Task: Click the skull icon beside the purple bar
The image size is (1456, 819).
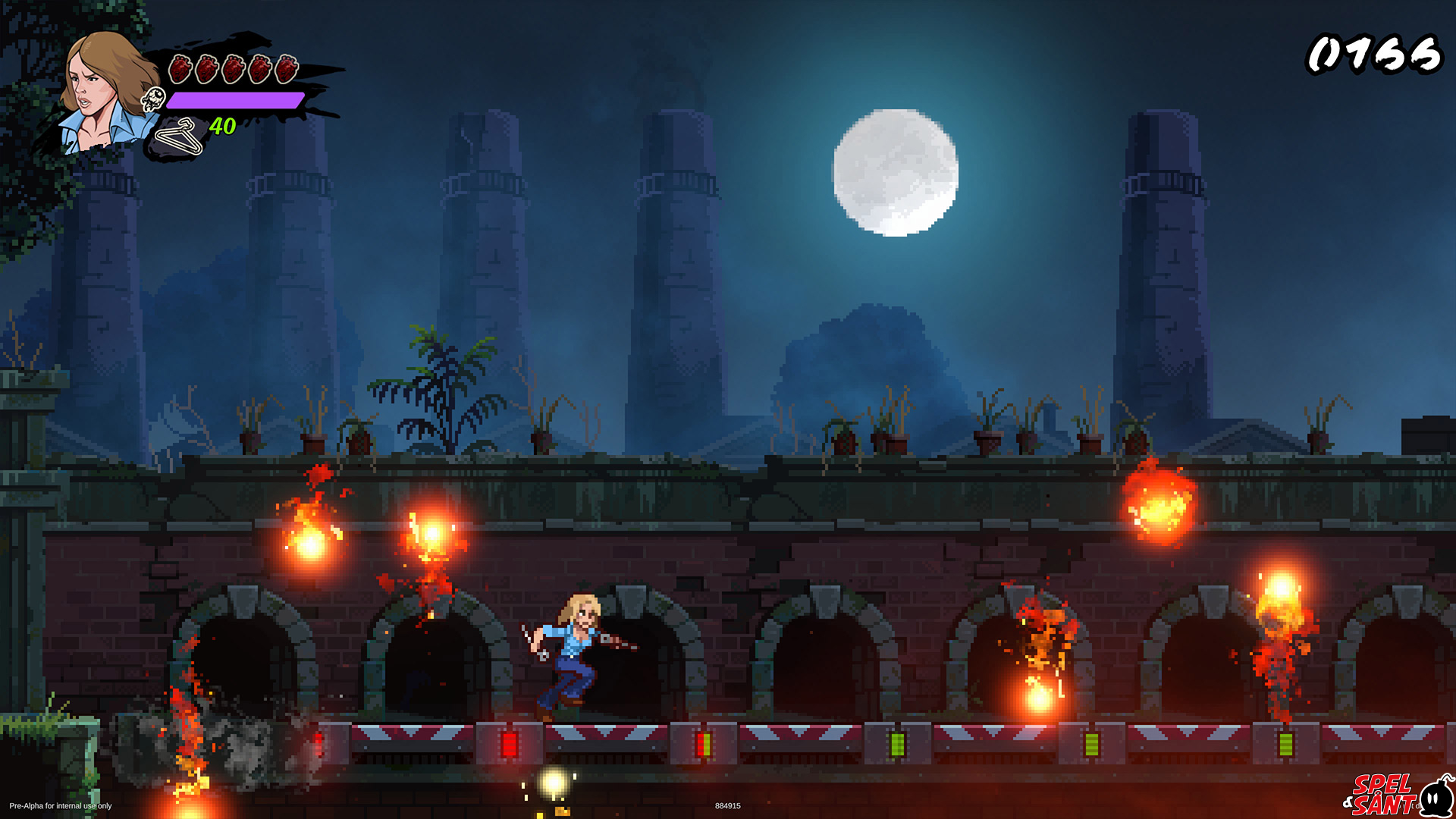Action: (x=154, y=99)
